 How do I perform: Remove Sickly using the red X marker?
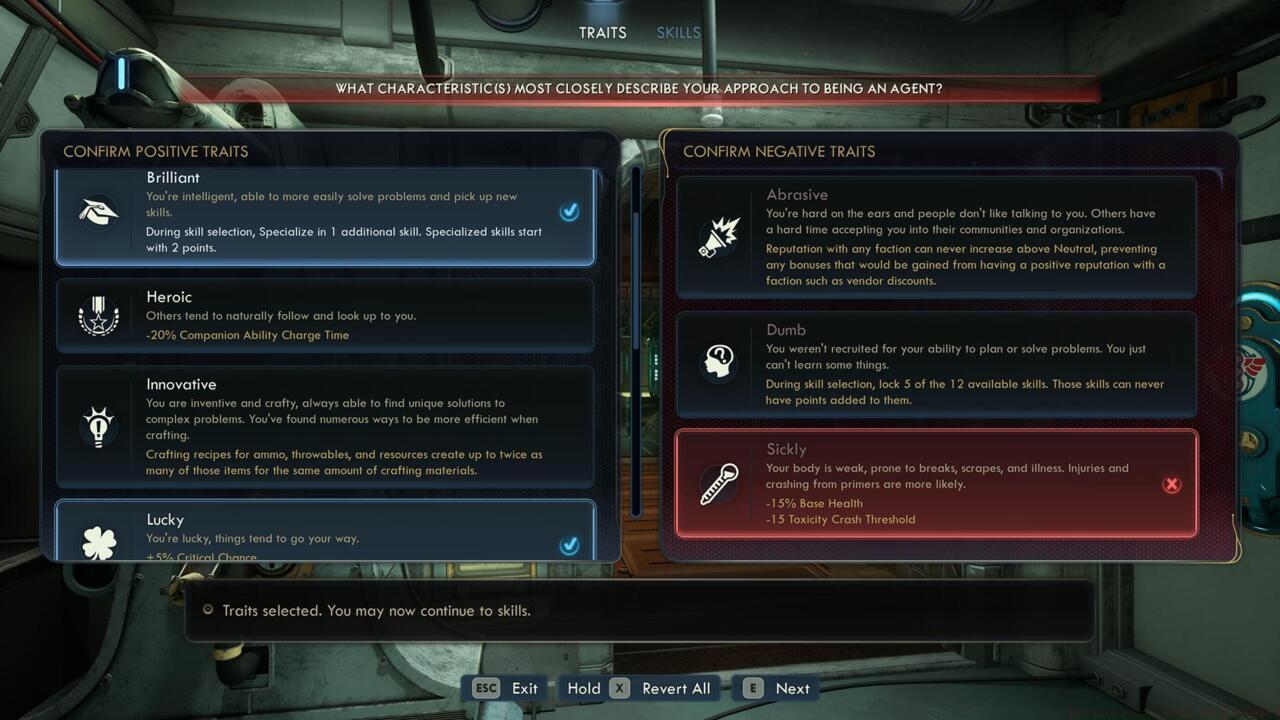(x=1171, y=483)
